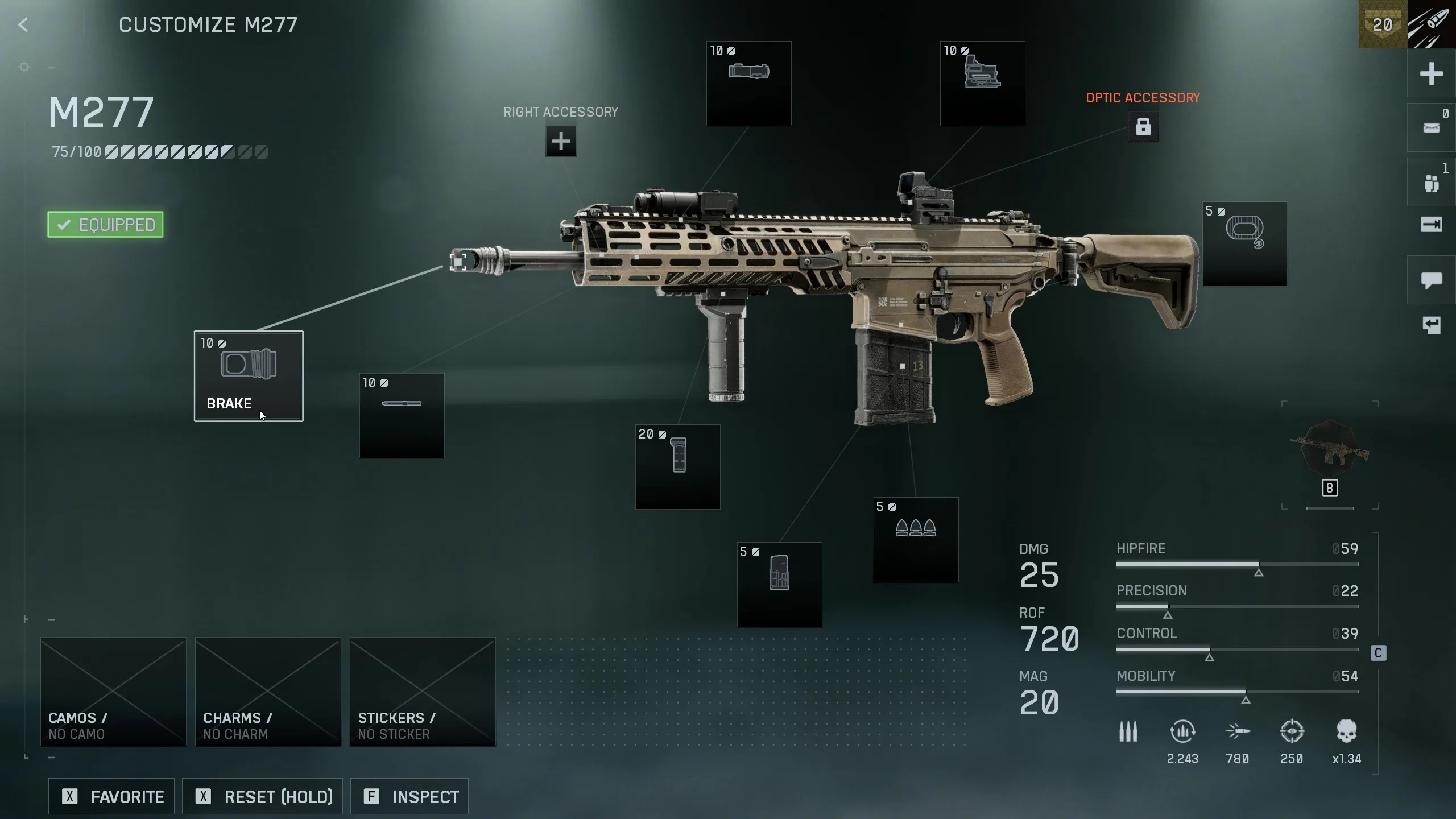Open the BRAKE muzzle attachment slot
Image resolution: width=1456 pixels, height=819 pixels.
click(x=249, y=377)
